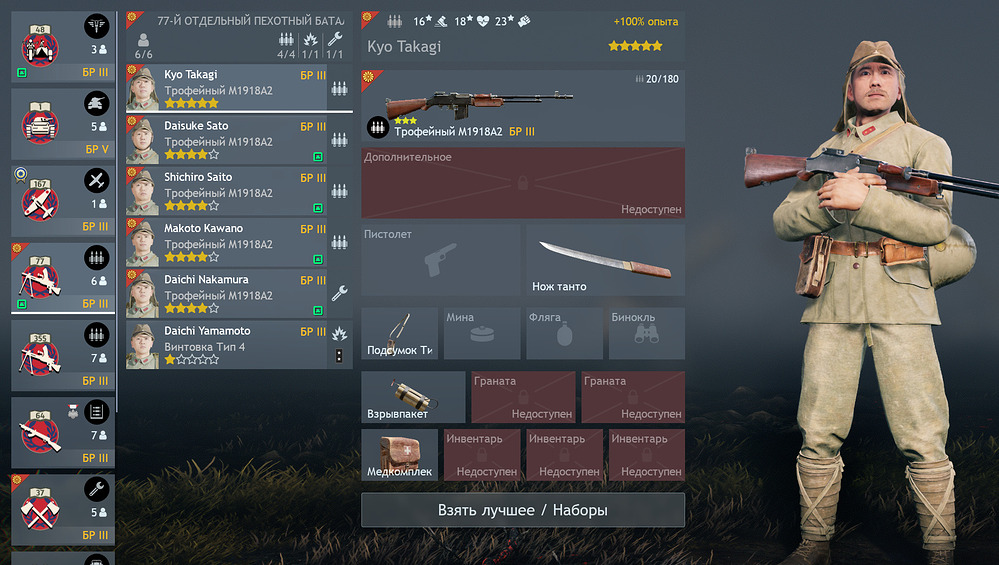Pick Shichiro Saito row
This screenshot has height=565, width=999.
pyautogui.click(x=228, y=190)
